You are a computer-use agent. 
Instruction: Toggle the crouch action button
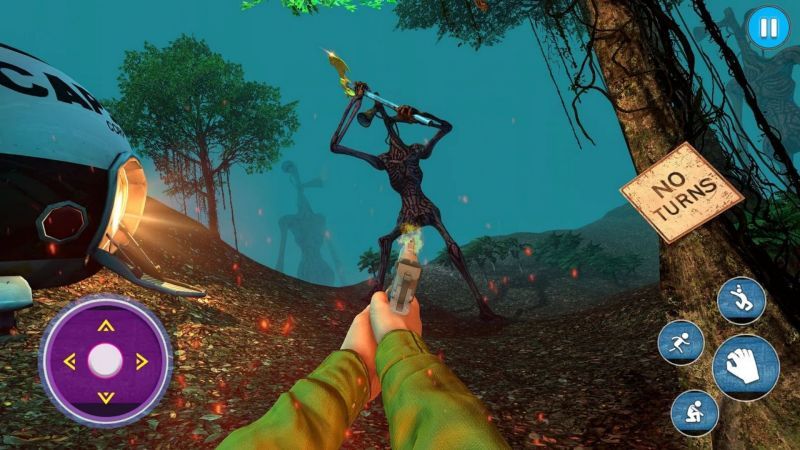[694, 412]
